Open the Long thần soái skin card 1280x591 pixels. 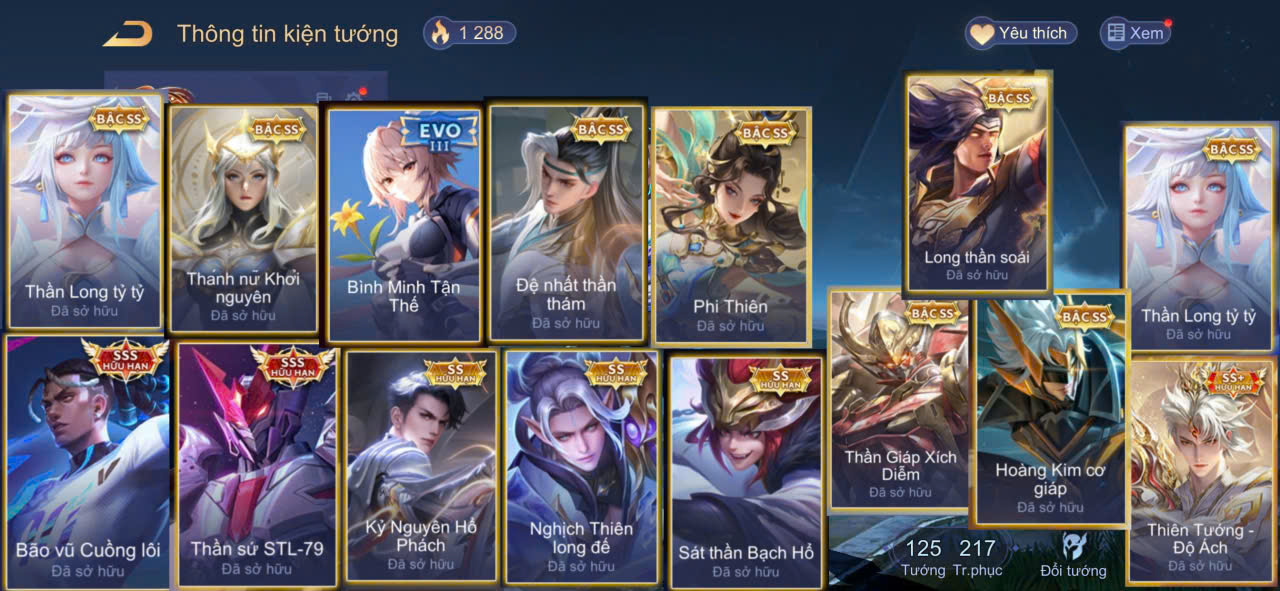977,183
